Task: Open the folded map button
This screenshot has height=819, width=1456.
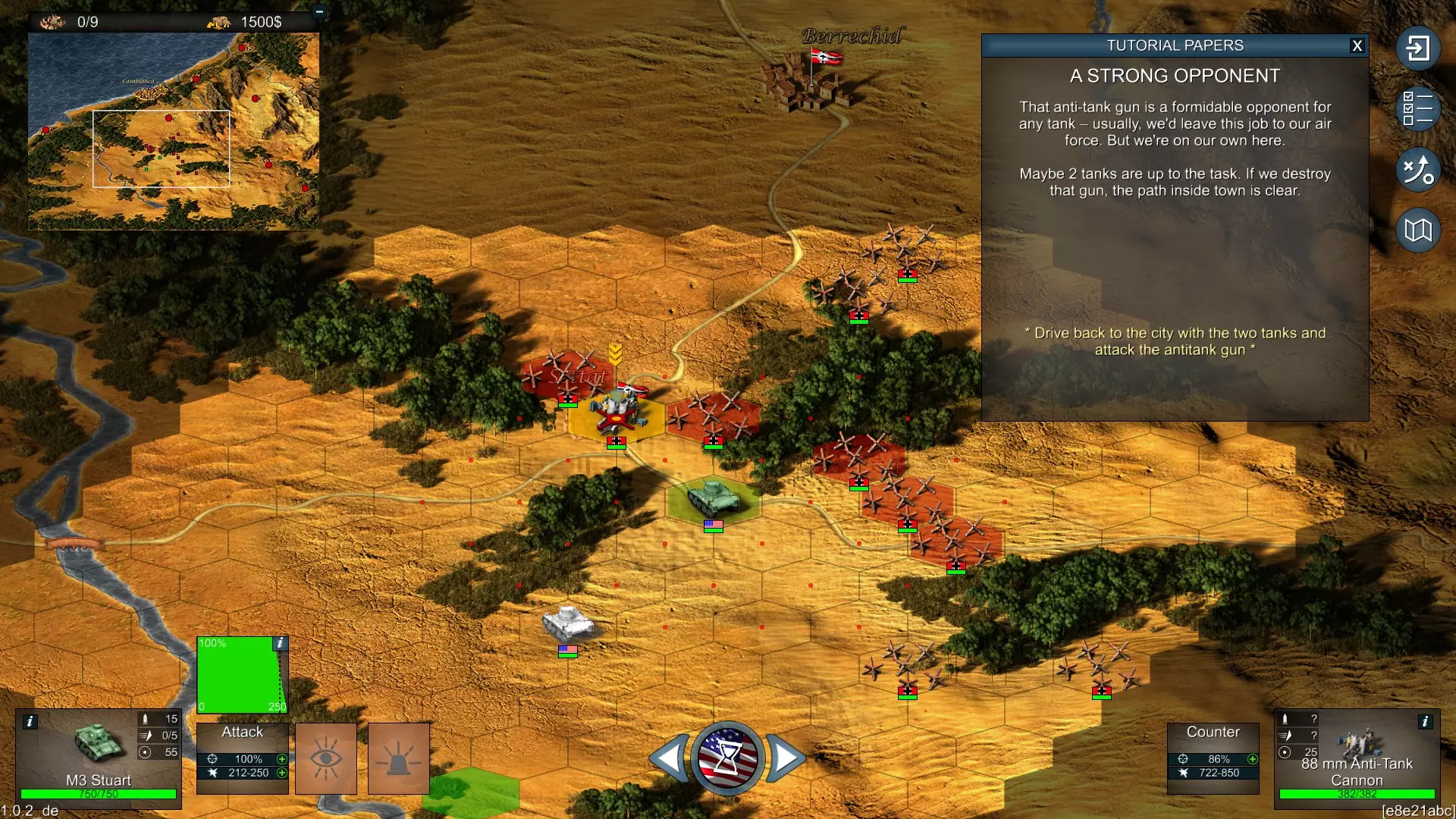Action: click(1417, 230)
